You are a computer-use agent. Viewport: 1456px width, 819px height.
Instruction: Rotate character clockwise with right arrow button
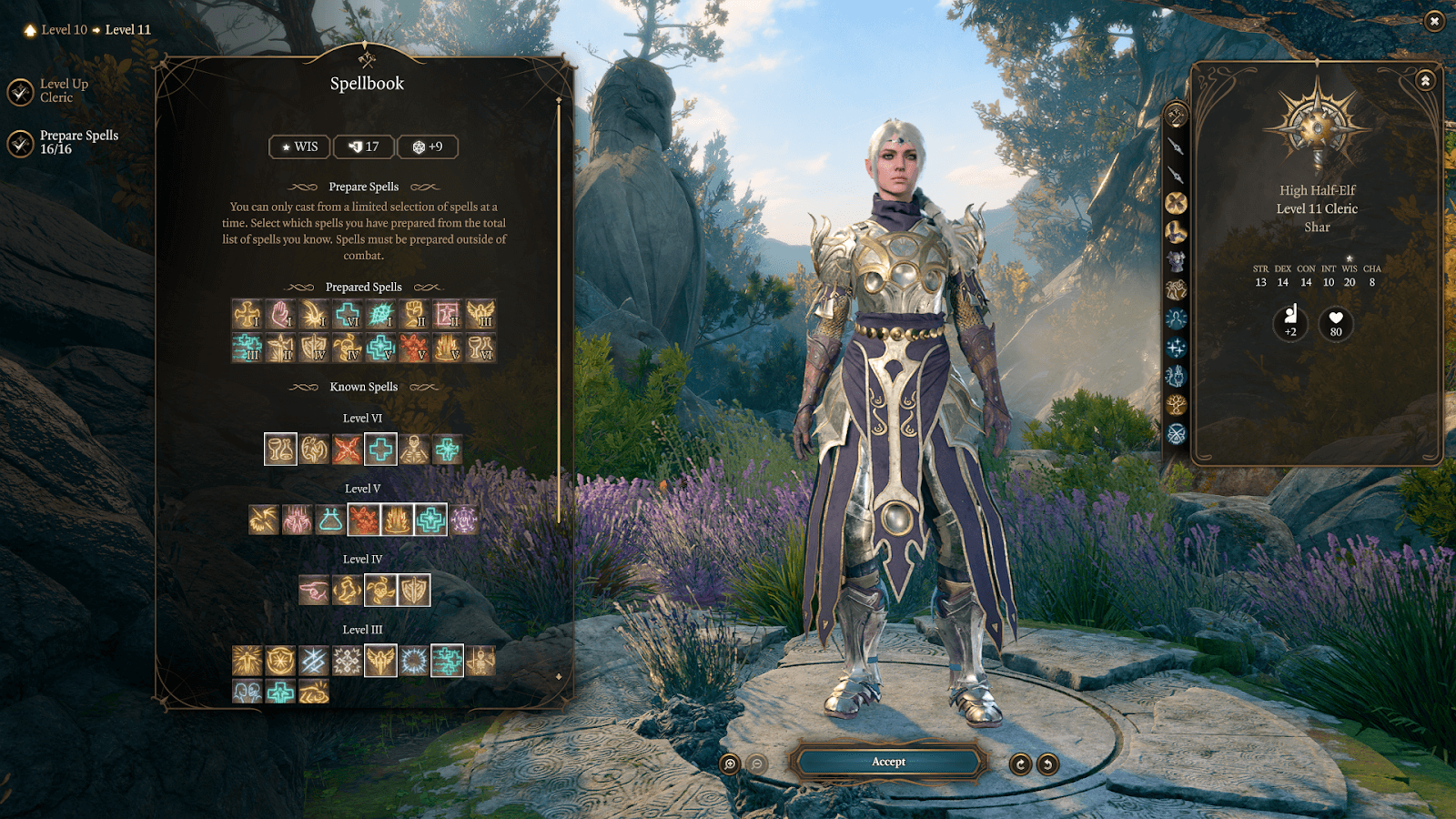(x=1048, y=764)
